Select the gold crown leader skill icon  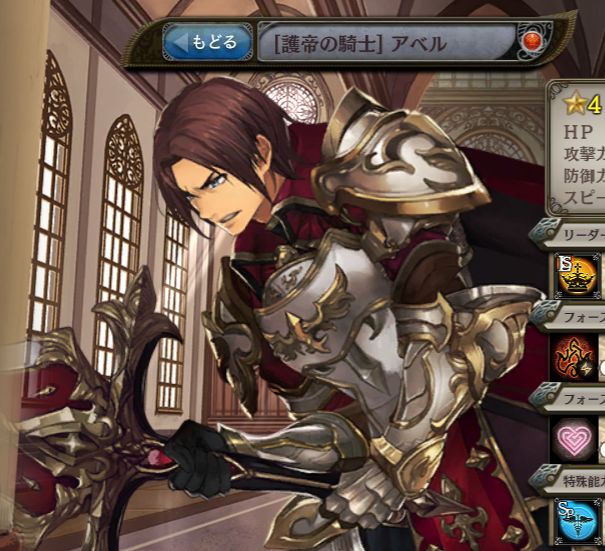[577, 276]
